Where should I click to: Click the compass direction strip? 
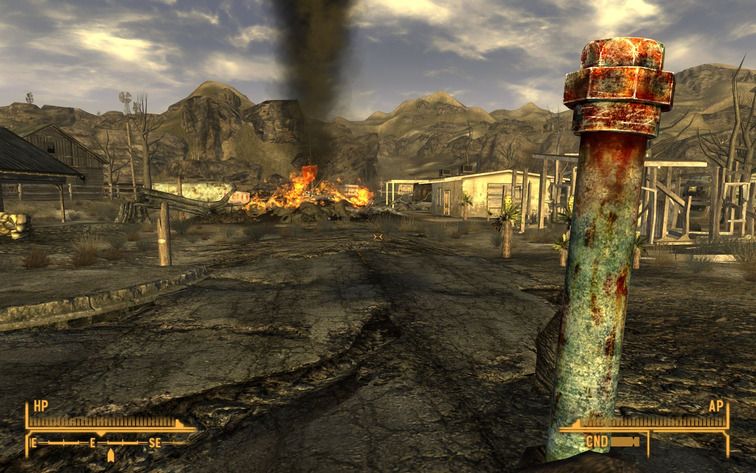pyautogui.click(x=108, y=442)
